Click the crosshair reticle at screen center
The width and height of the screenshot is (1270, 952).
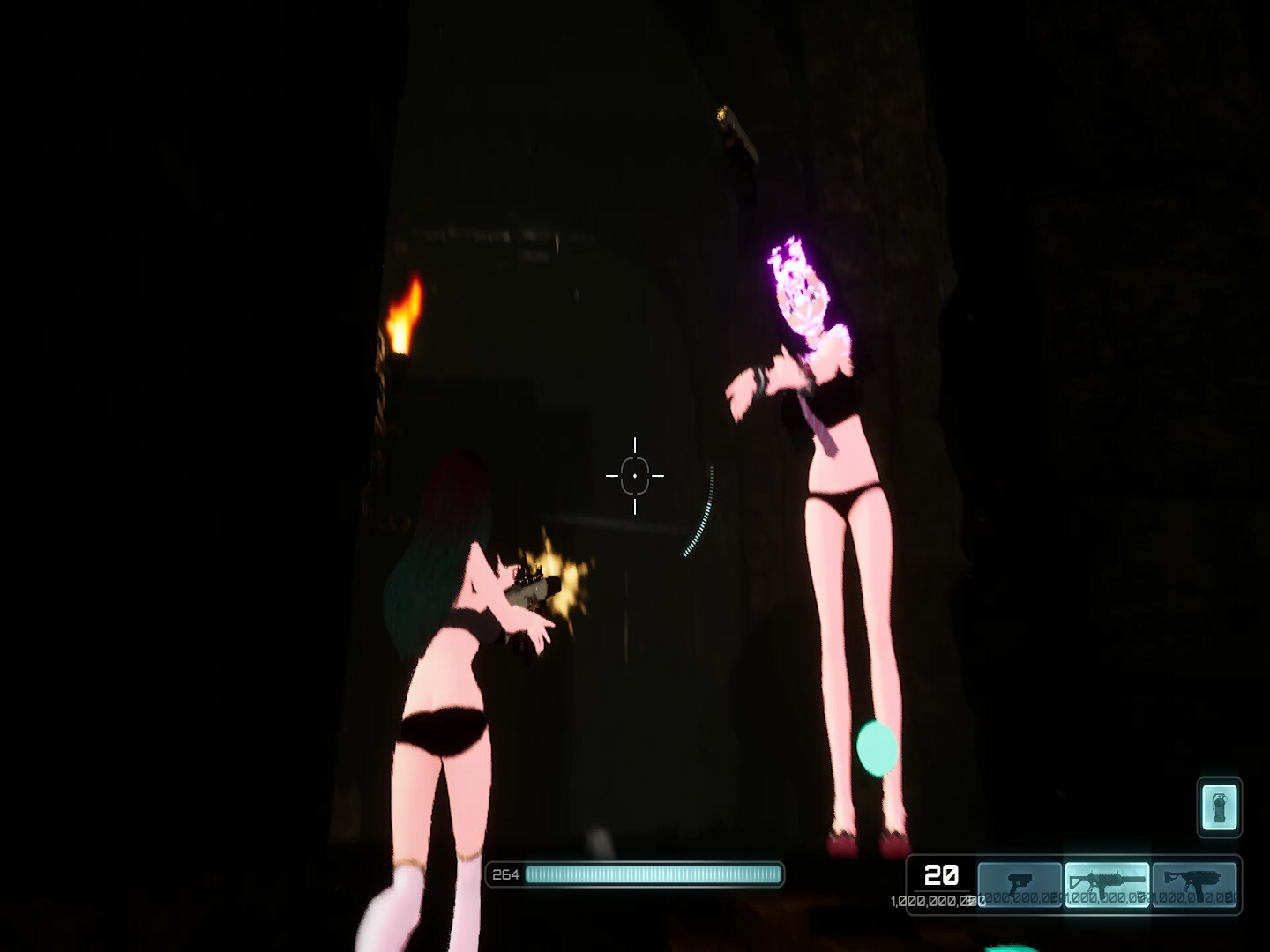636,475
